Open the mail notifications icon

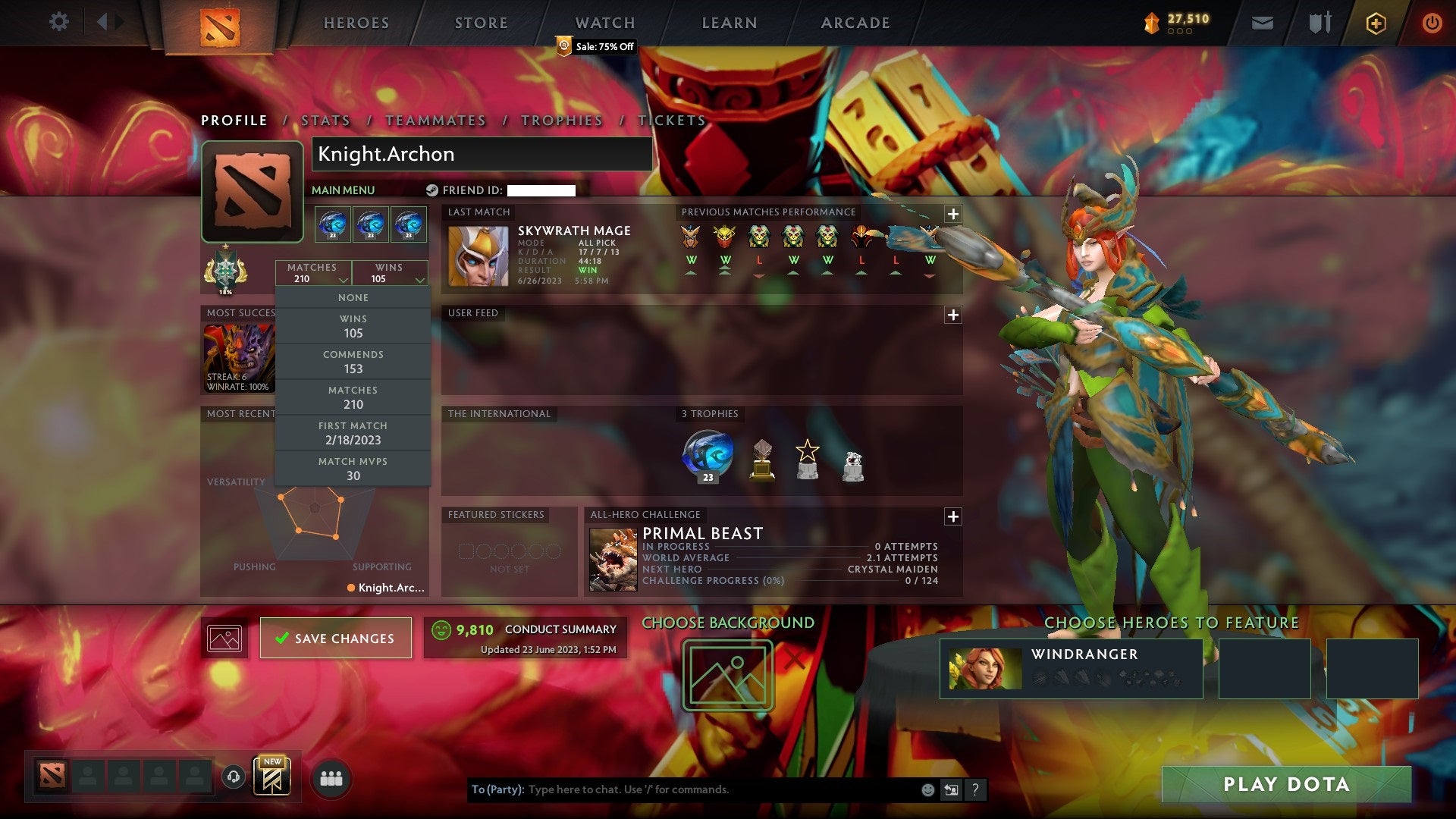point(1261,23)
